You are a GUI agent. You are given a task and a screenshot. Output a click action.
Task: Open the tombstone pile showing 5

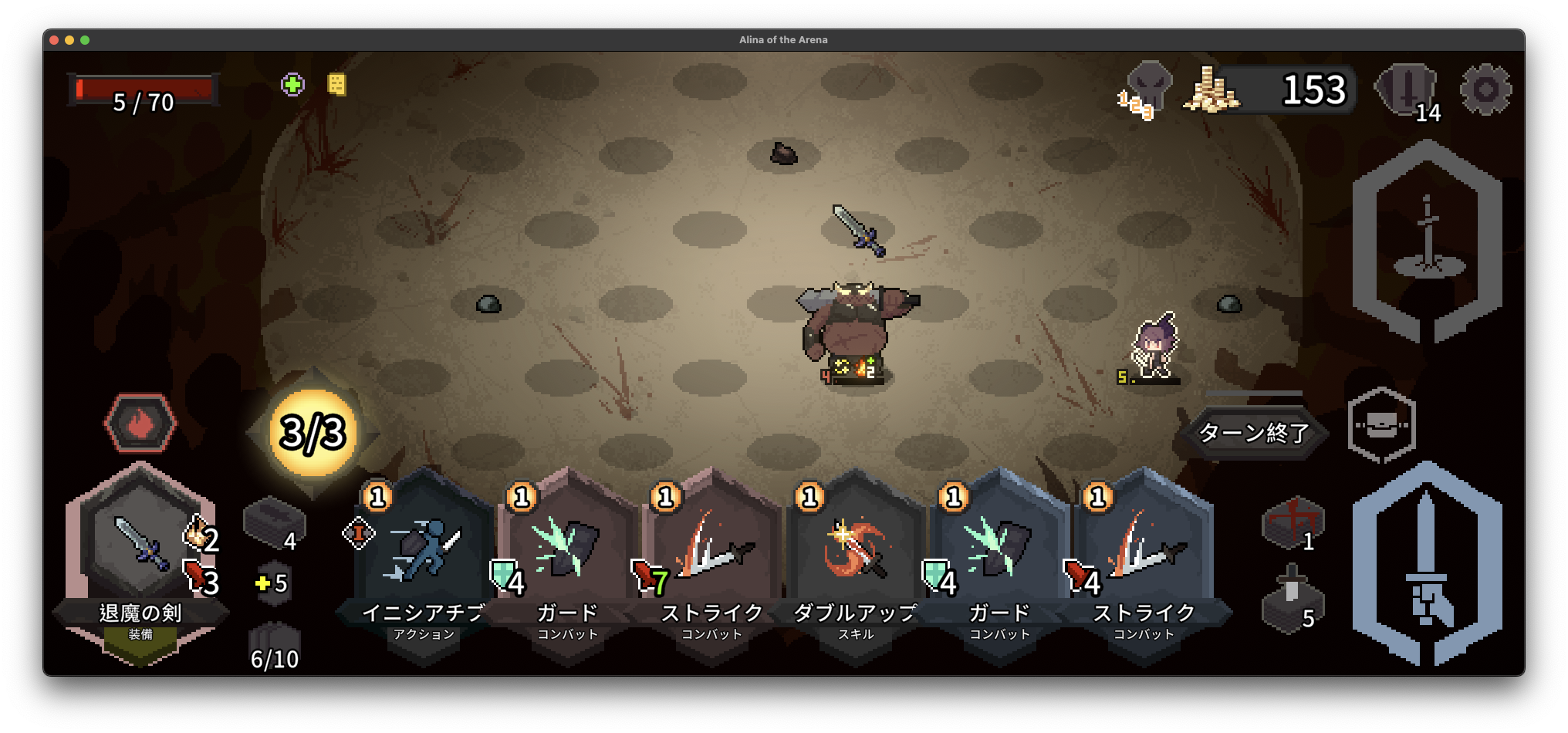(x=1293, y=602)
